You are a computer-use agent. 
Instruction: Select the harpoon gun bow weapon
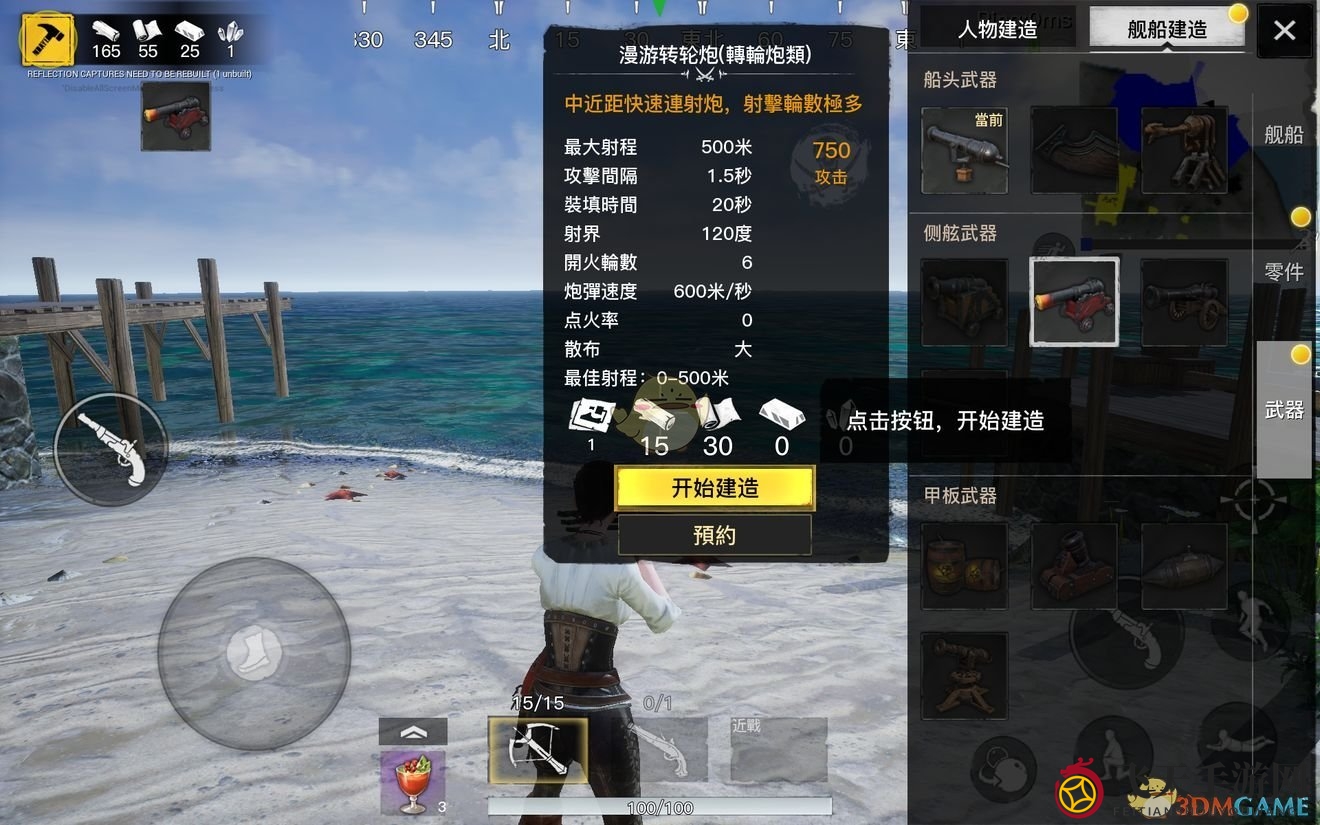(x=1184, y=150)
